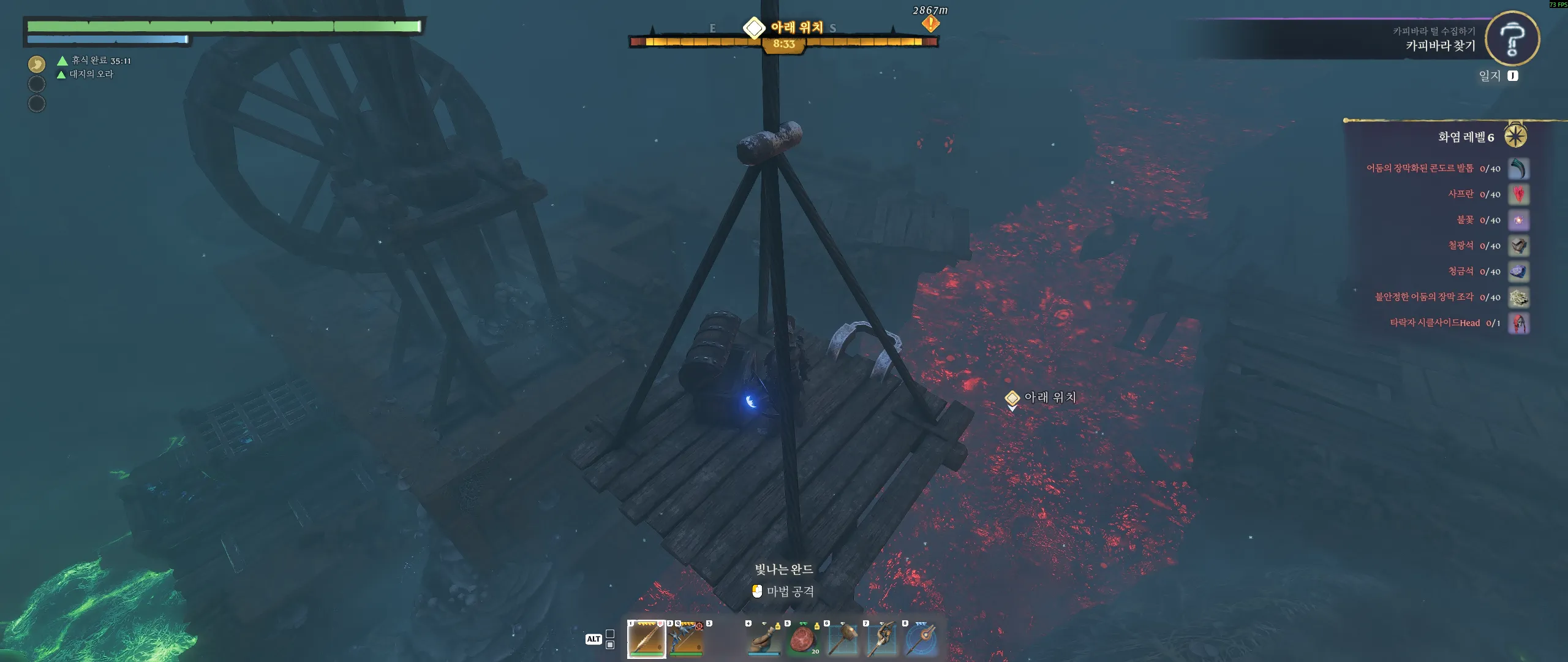Eat the red meat stacked to 20
The width and height of the screenshot is (1568, 662).
pos(803,639)
